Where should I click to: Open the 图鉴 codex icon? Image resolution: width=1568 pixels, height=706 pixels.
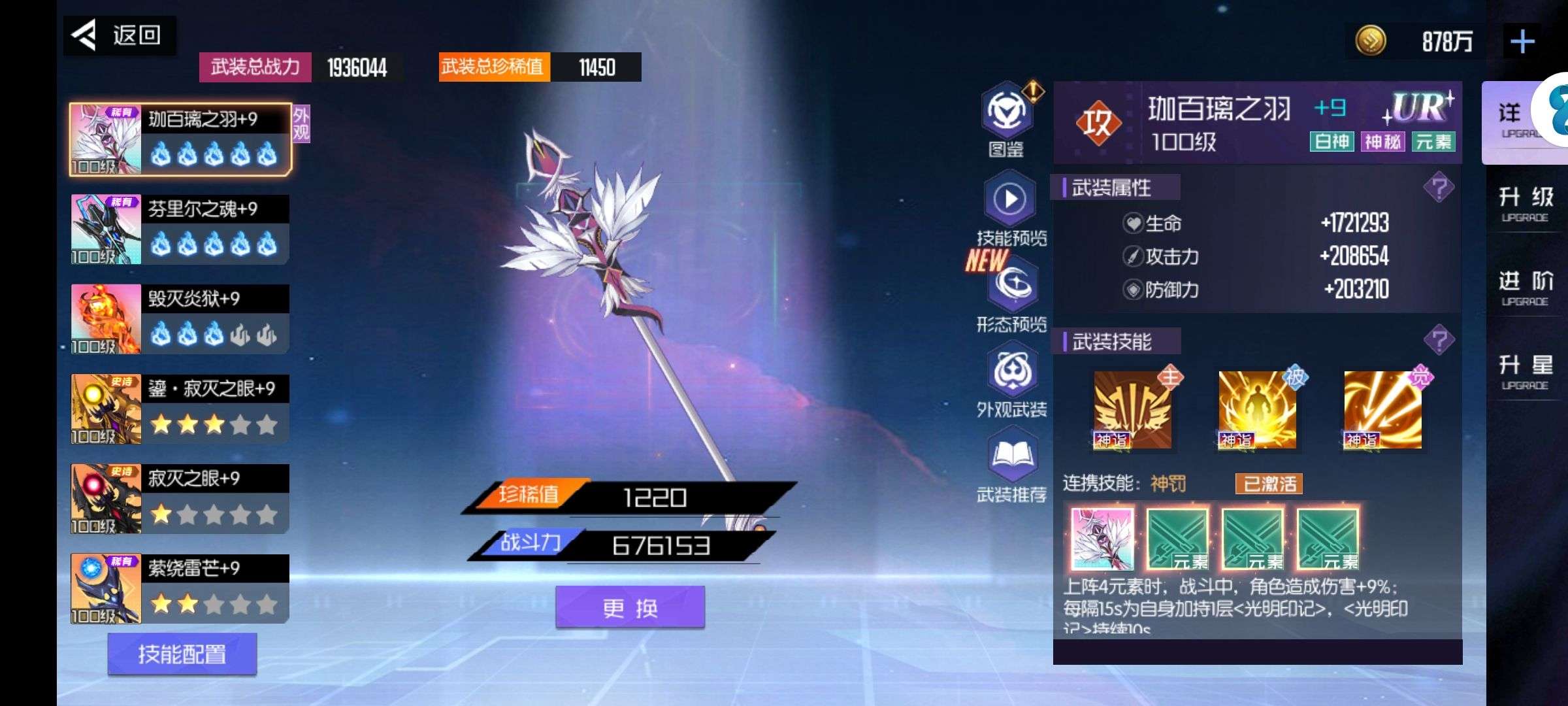click(x=1007, y=118)
